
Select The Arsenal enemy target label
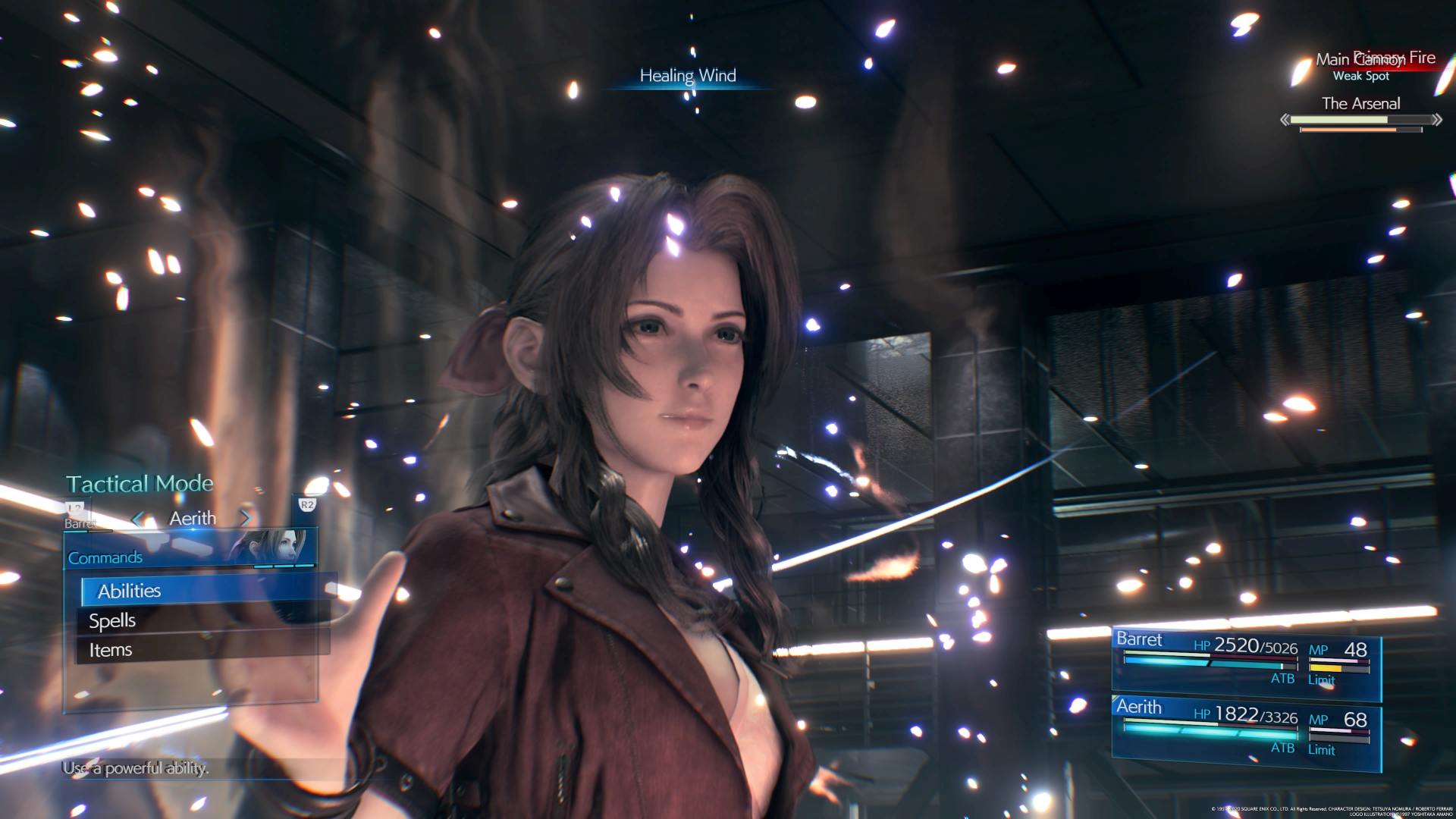1360,104
